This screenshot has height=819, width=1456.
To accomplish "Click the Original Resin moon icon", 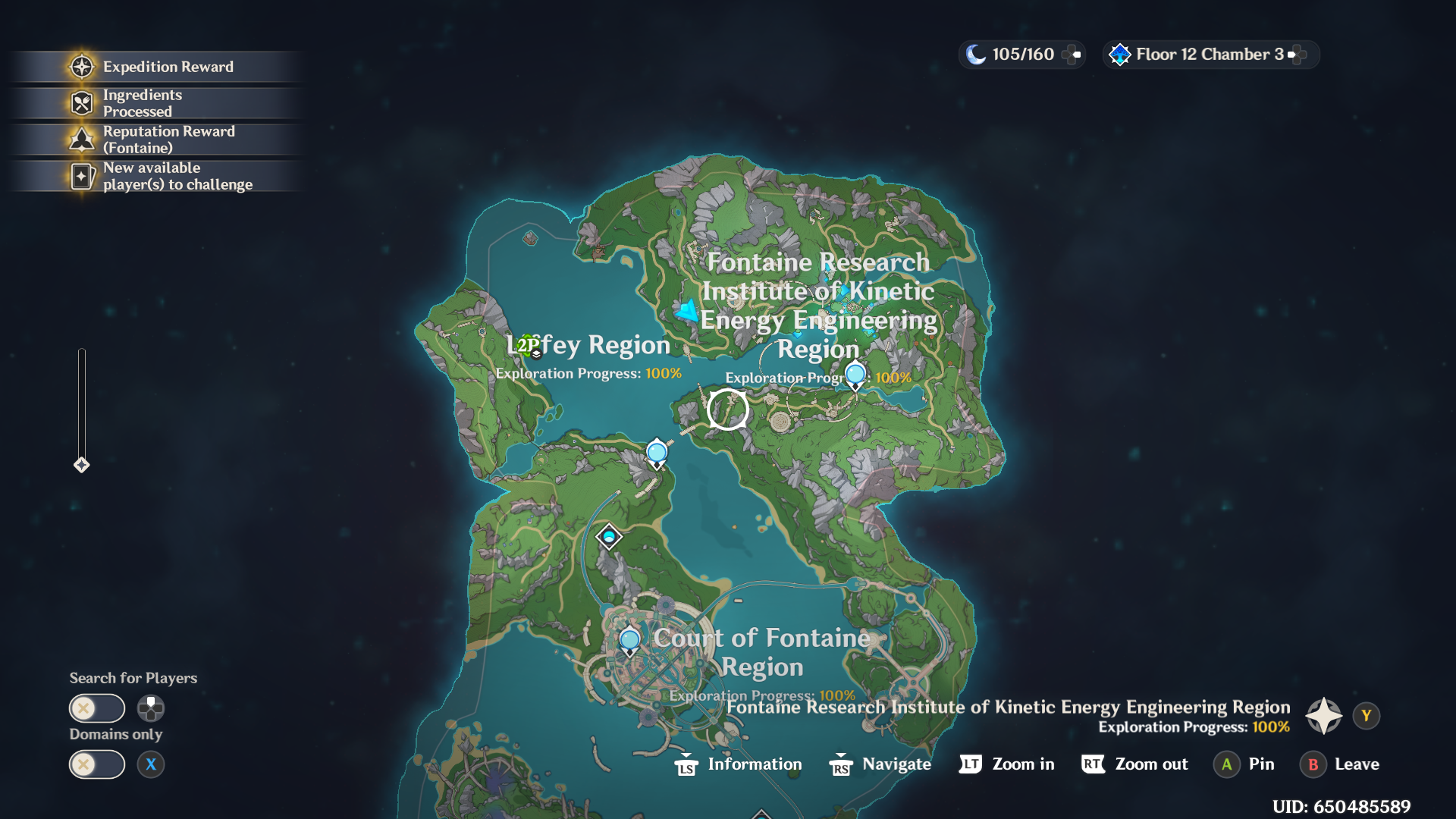I will coord(974,54).
